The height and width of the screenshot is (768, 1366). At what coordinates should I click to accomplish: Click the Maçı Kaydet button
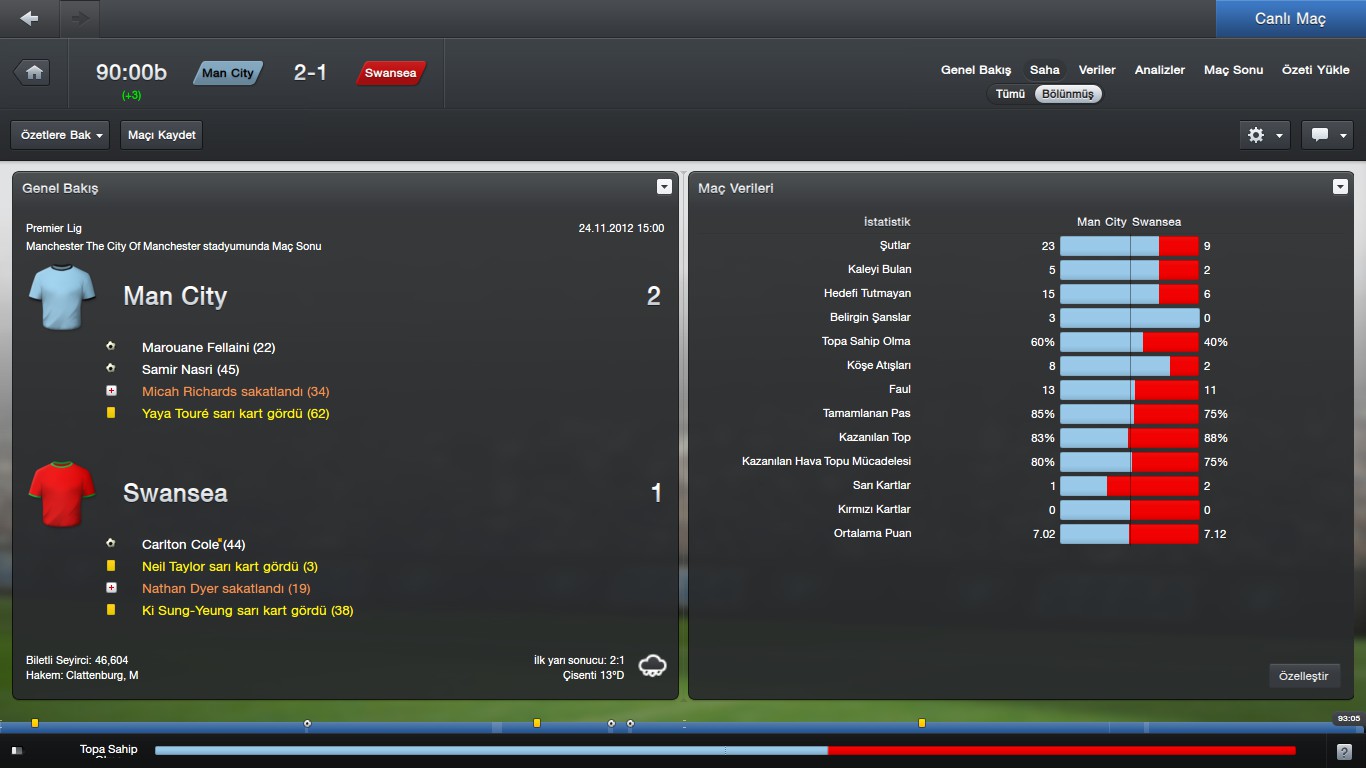coord(162,135)
